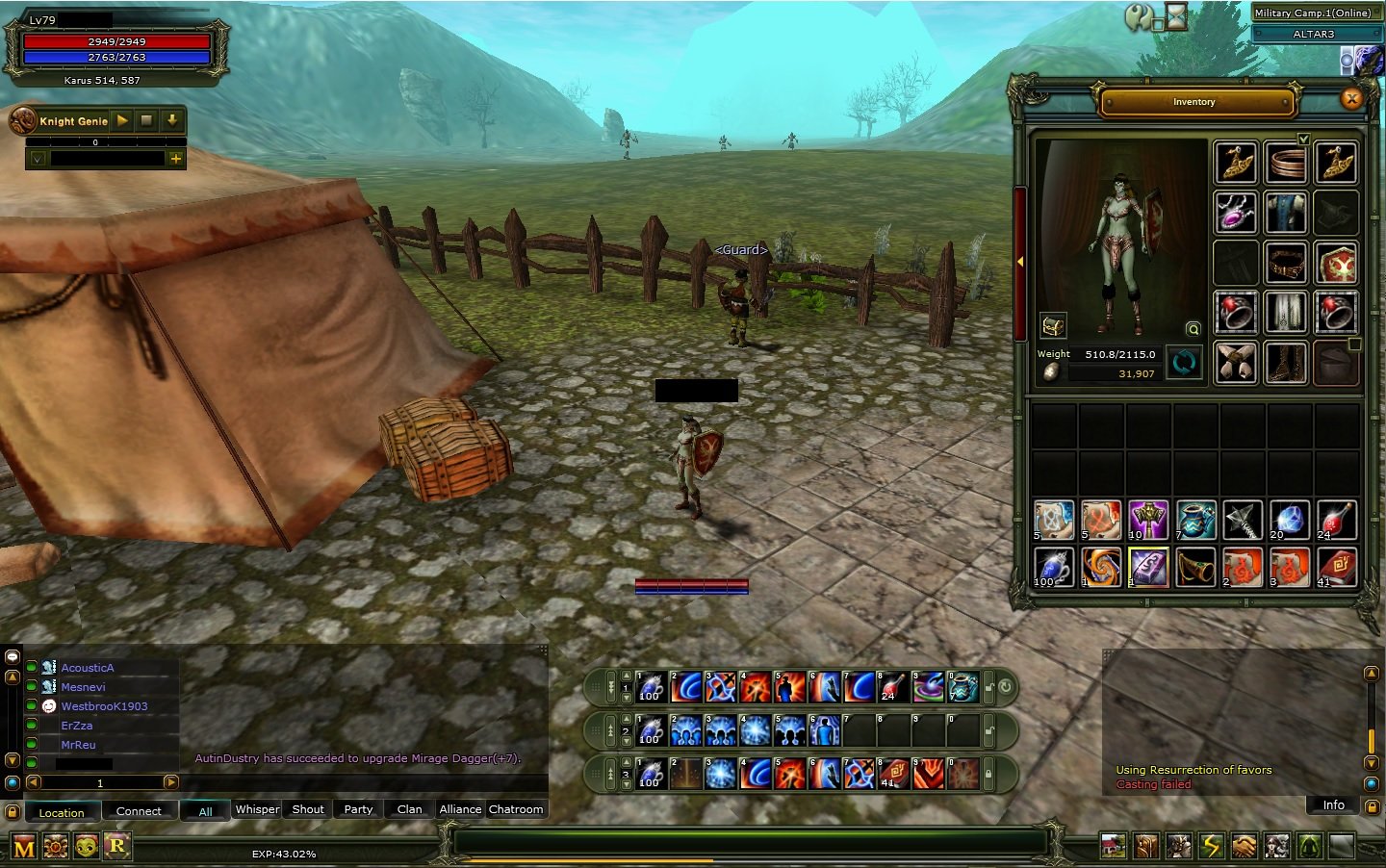Toggle the padlock beside the first skill bar
Image resolution: width=1386 pixels, height=868 pixels.
pyautogui.click(x=989, y=689)
